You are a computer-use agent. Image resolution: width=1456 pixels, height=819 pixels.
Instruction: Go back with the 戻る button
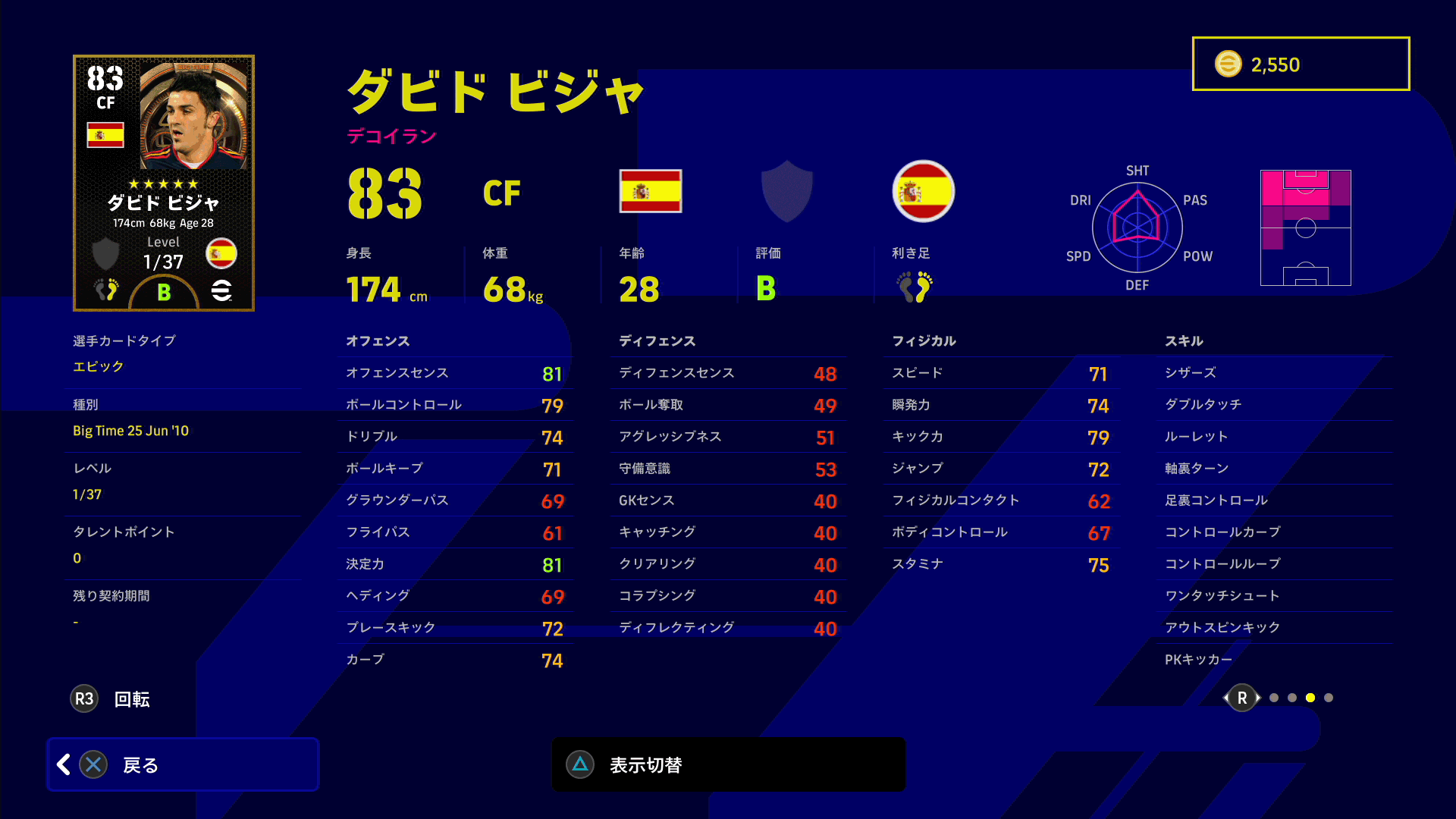point(183,764)
